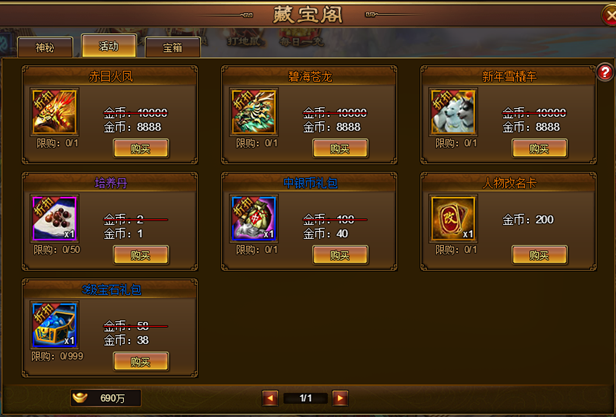The width and height of the screenshot is (616, 417).
Task: Click the 赤日火凤 phoenix icon
Action: coord(55,111)
